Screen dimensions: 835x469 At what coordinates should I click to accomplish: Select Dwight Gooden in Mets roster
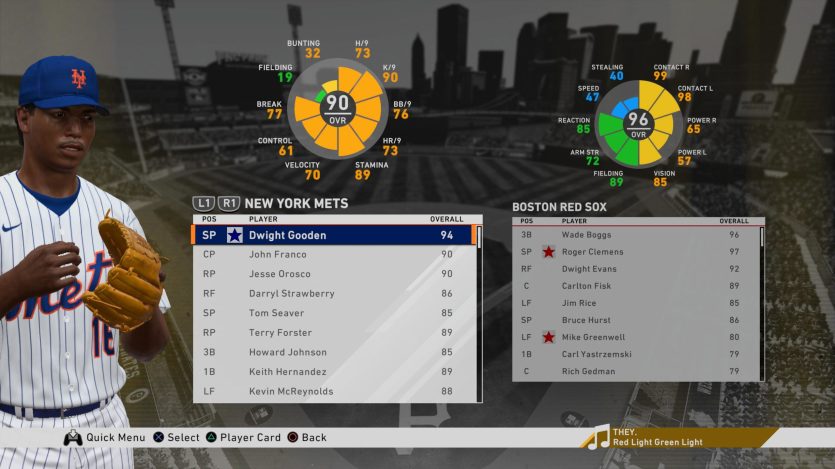coord(330,236)
